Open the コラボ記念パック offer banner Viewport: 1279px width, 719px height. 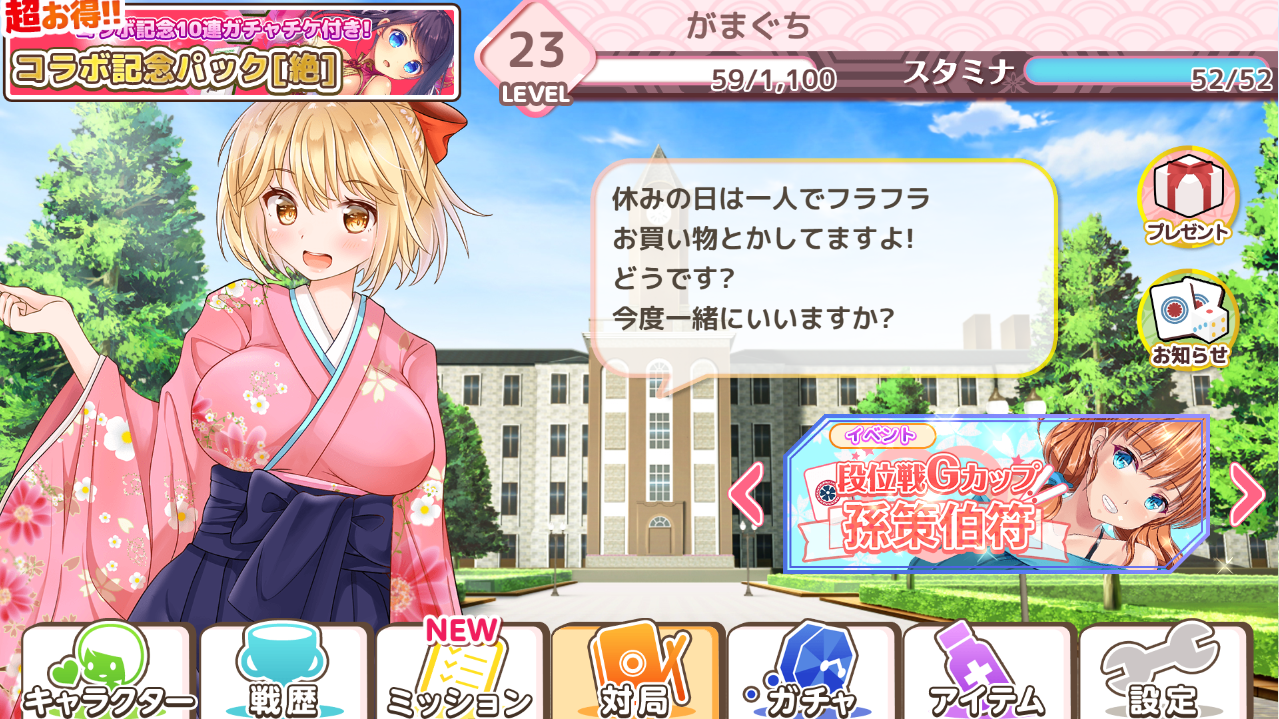click(x=232, y=52)
